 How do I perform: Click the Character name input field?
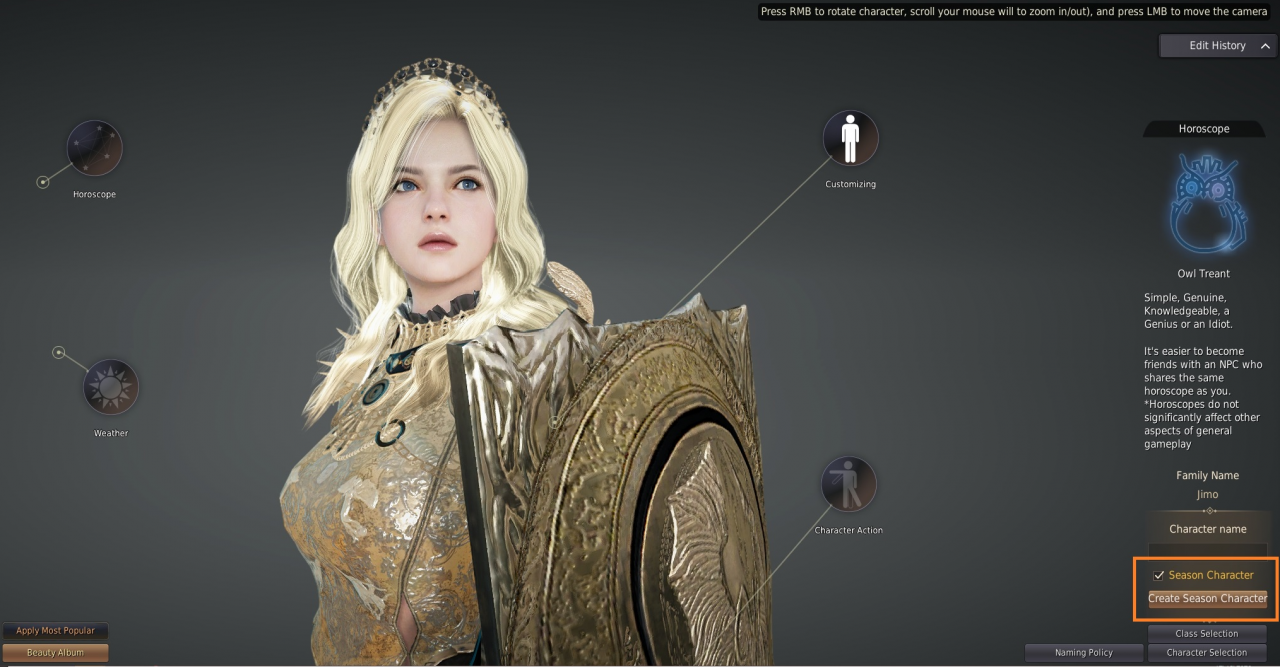pos(1207,550)
